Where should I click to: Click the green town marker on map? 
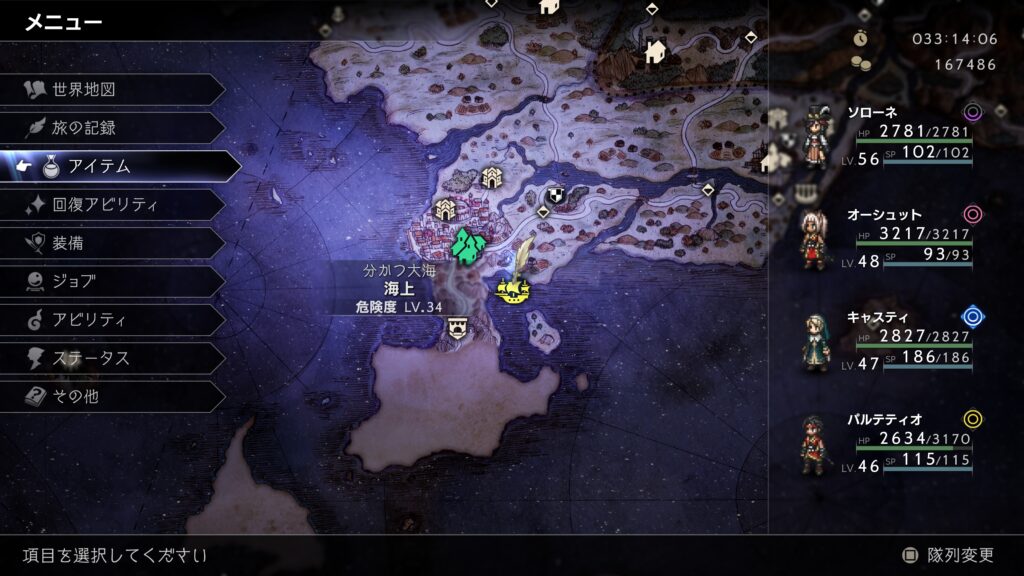467,244
